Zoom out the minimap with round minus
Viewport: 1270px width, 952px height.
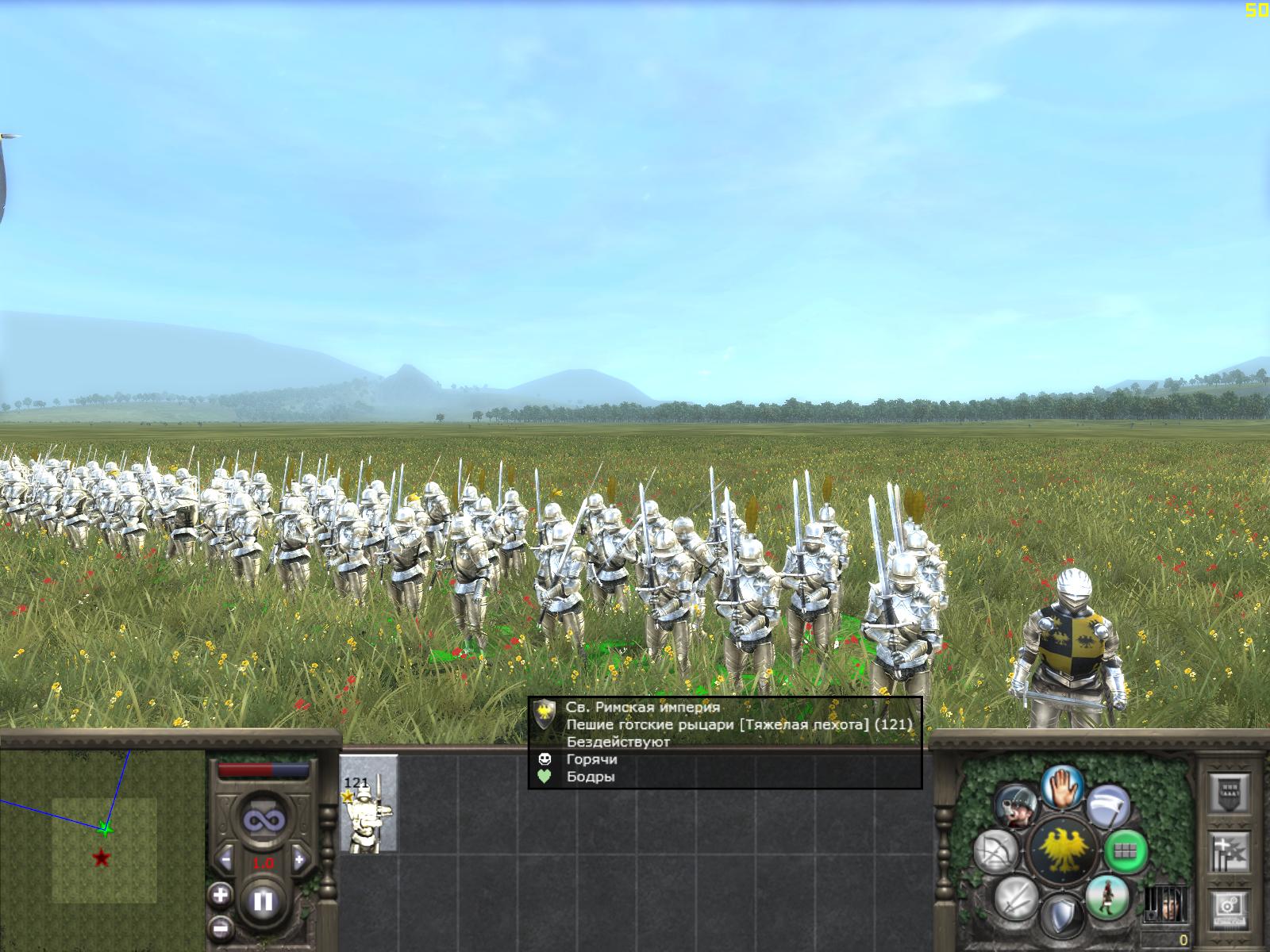(220, 927)
